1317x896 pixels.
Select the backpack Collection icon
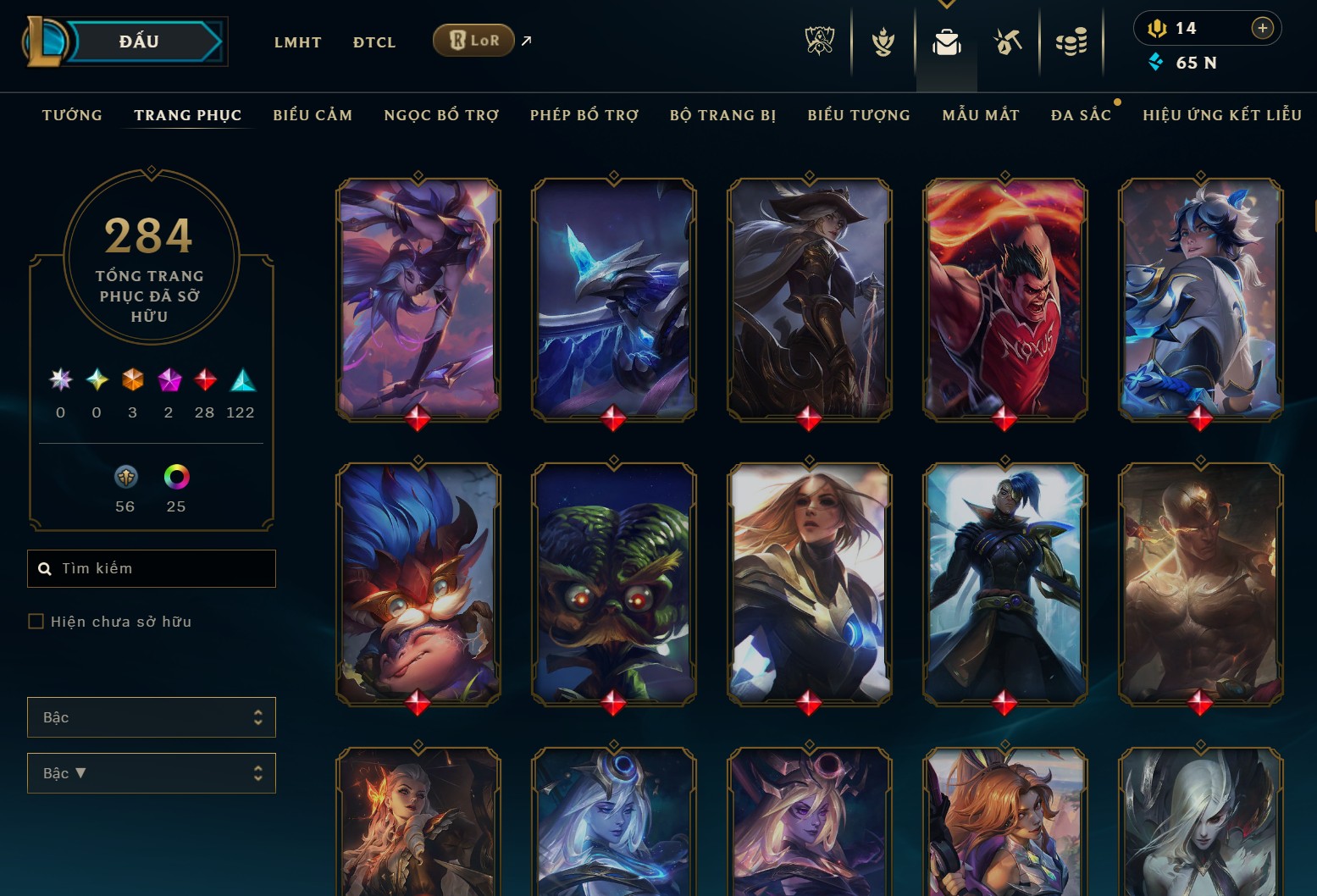coord(946,41)
